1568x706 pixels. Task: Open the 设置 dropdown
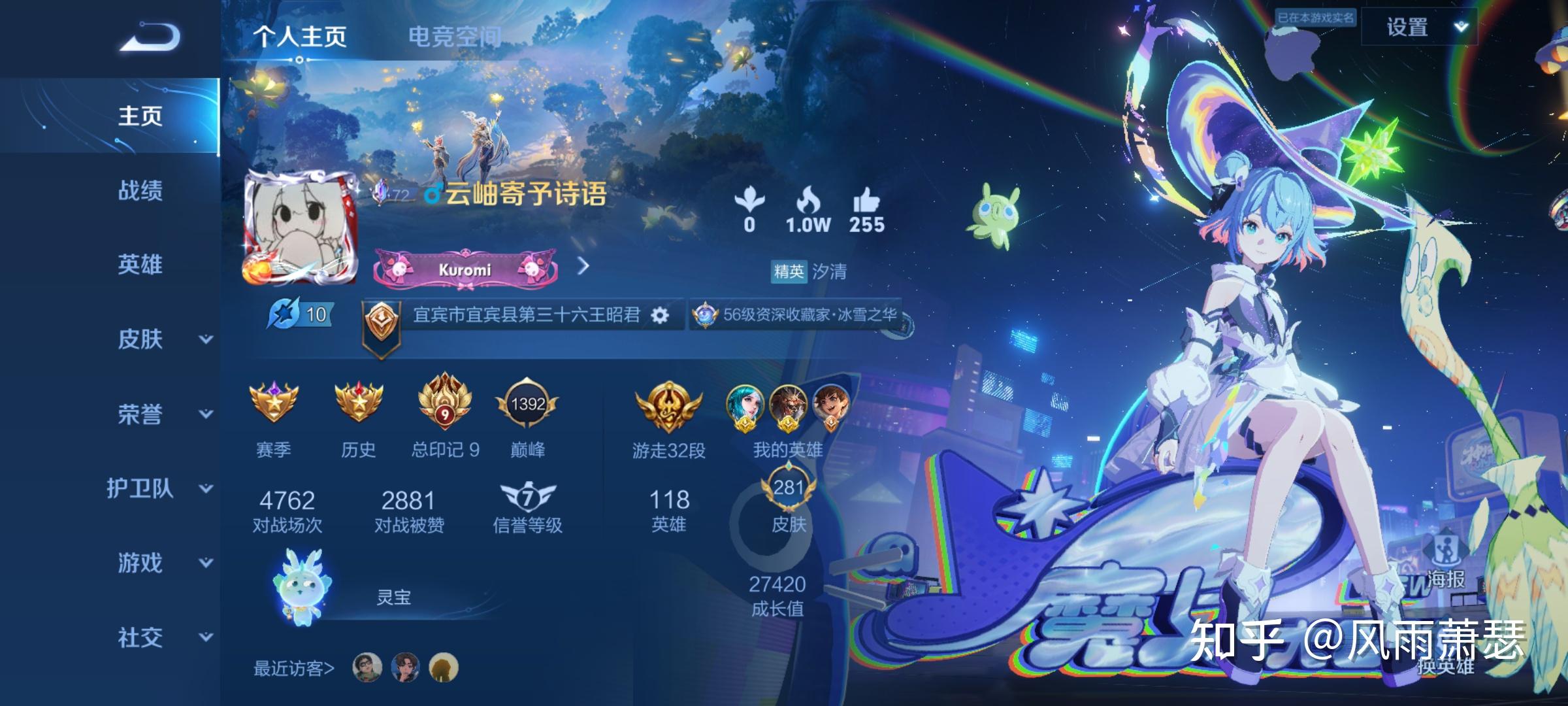coord(1419,27)
